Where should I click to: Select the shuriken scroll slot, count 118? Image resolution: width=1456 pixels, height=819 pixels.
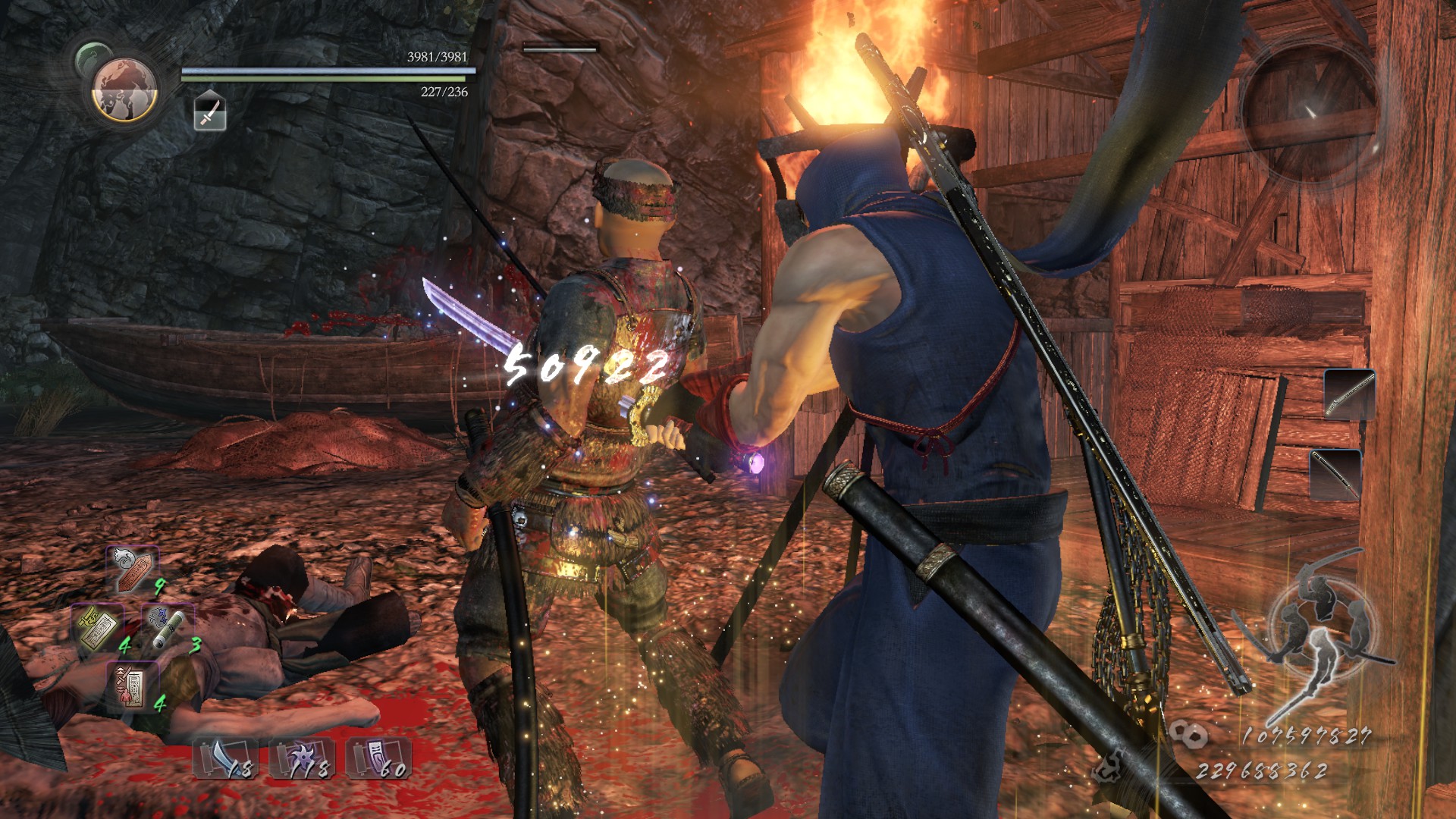pos(302,758)
